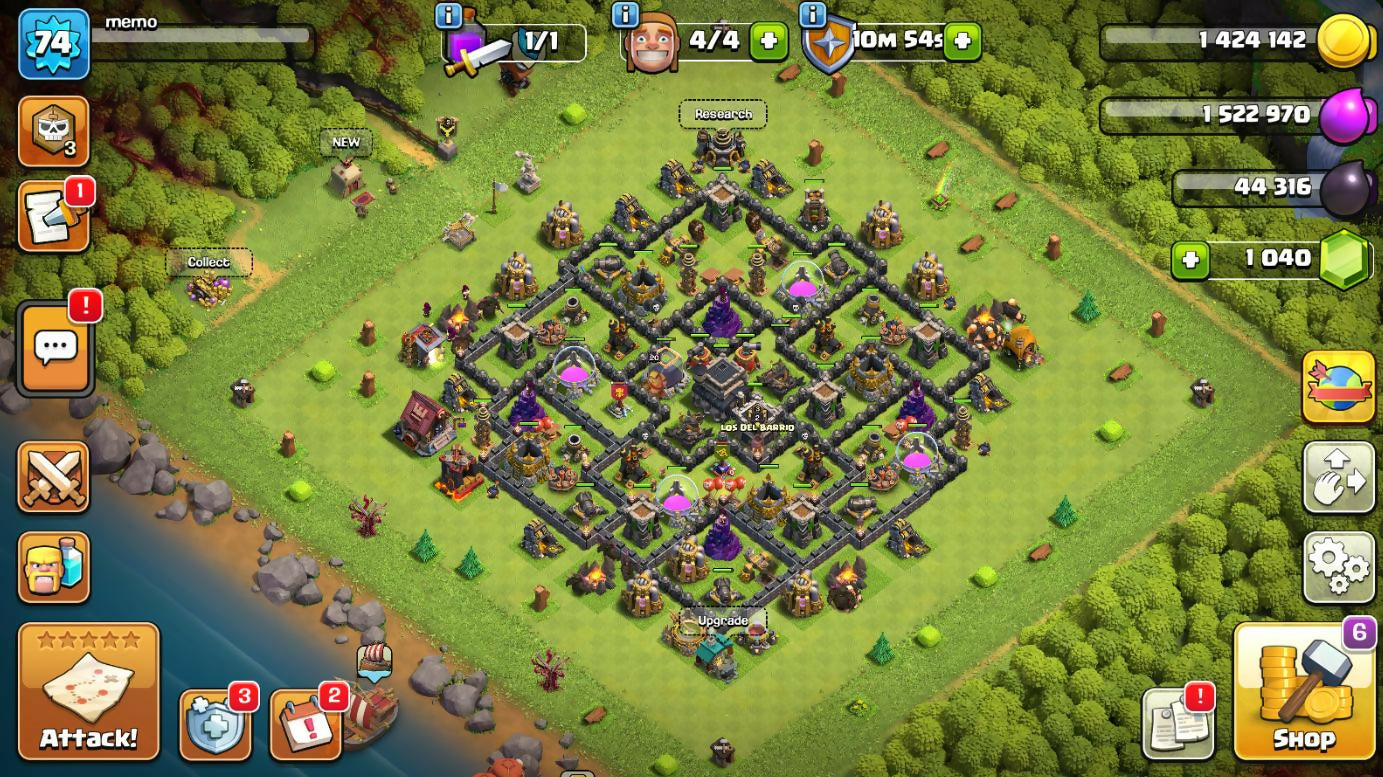Add a builder with the green plus
Screen dimensions: 1383x777
[768, 41]
